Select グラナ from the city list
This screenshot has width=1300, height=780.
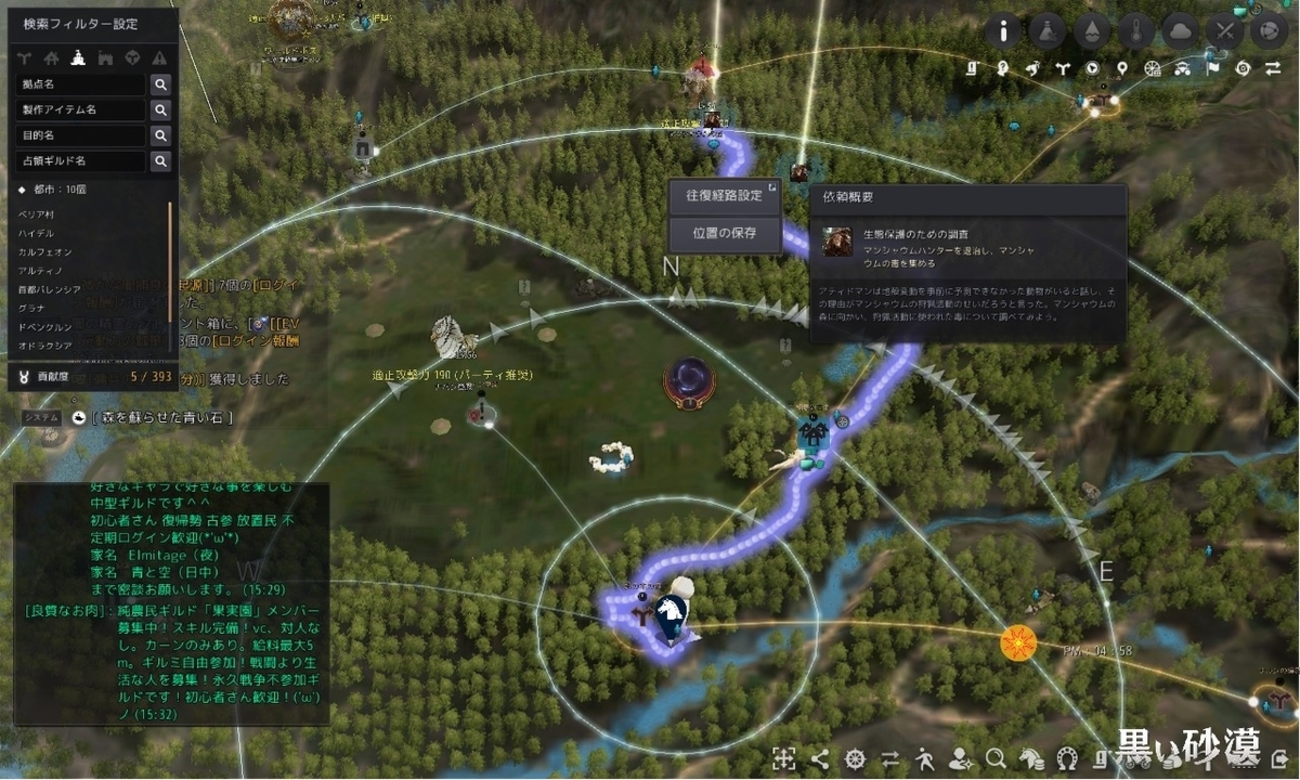(x=32, y=308)
